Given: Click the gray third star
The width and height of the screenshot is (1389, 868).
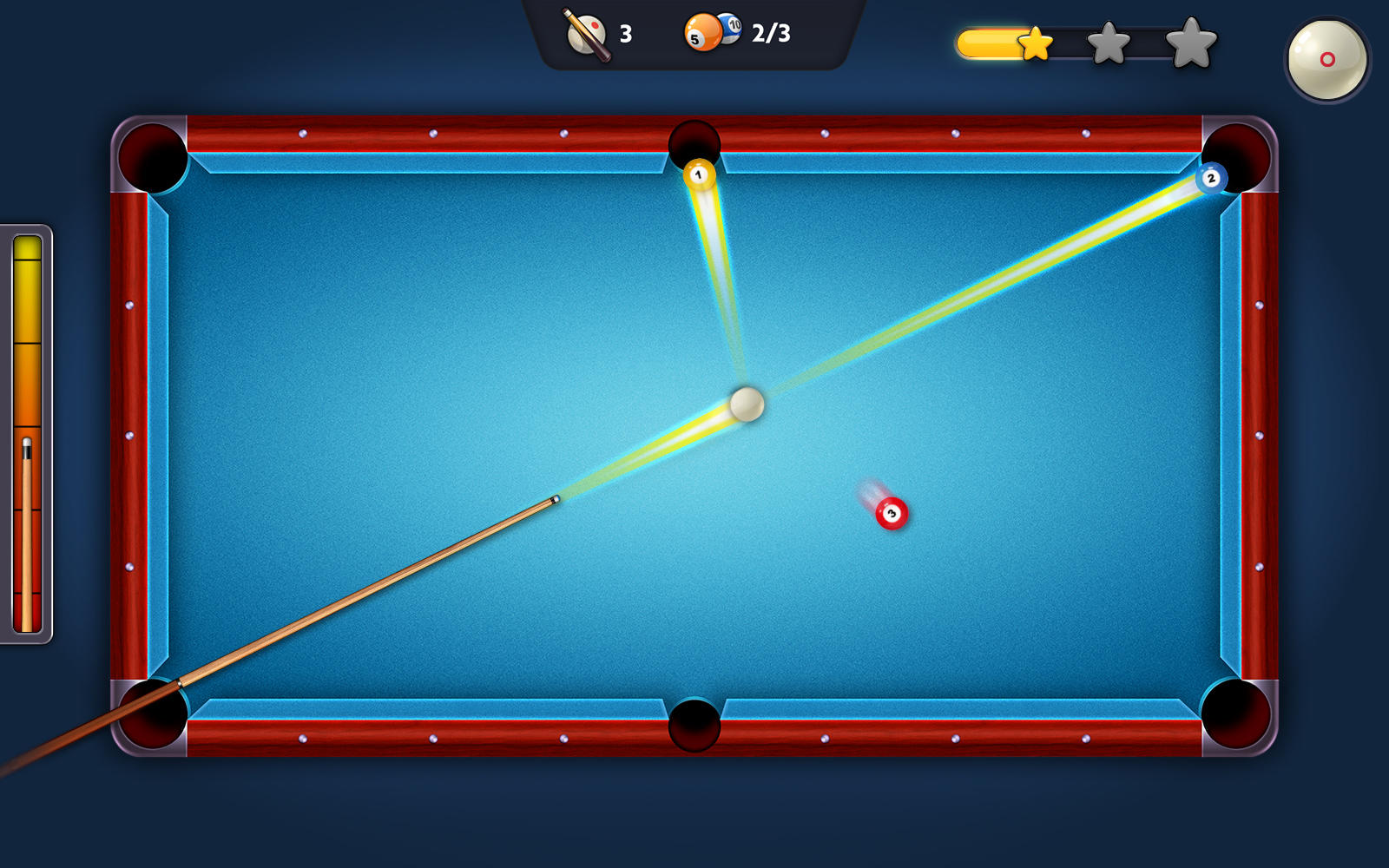Looking at the screenshot, I should point(1188,41).
